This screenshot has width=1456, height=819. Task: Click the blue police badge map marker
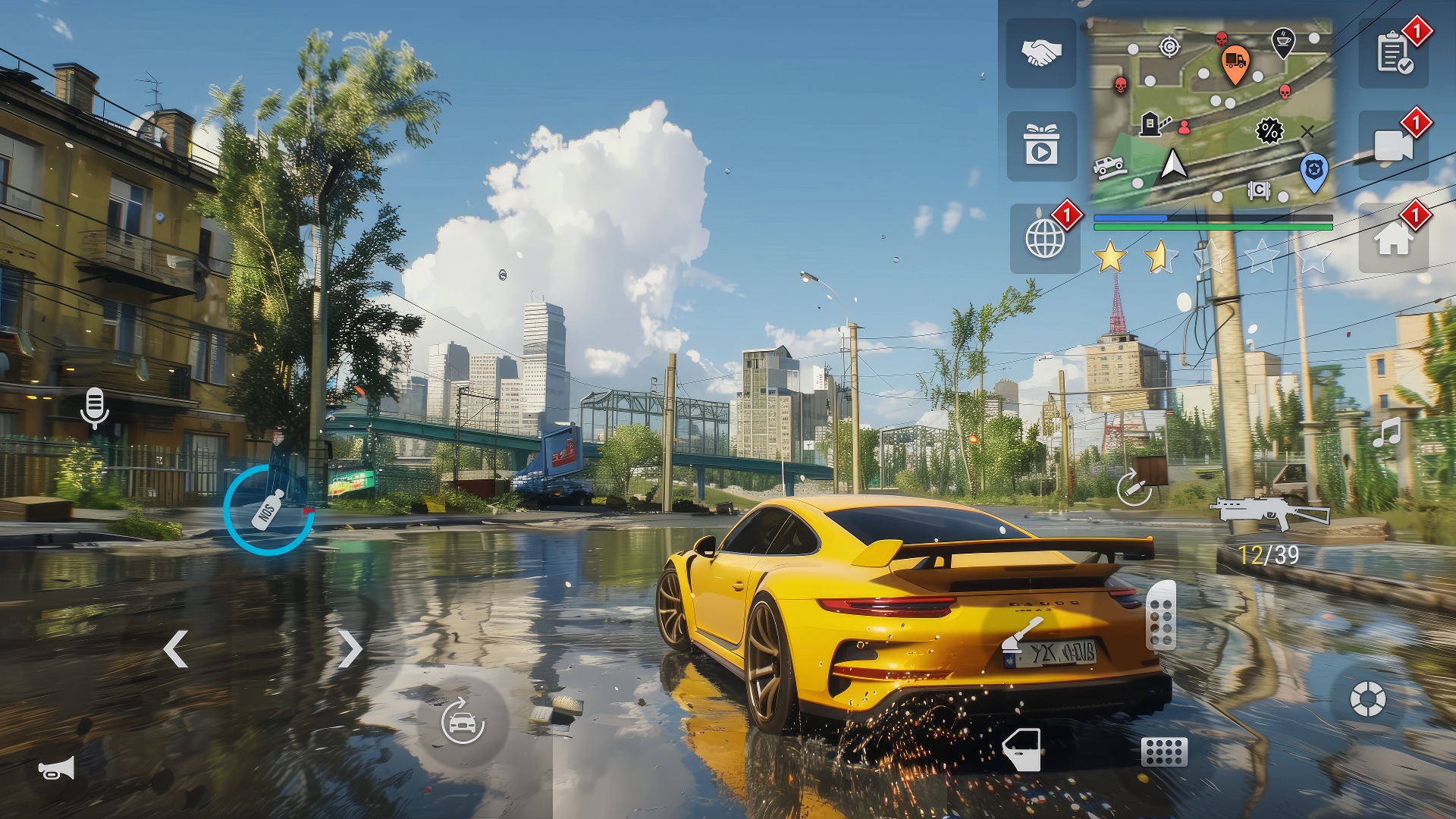[x=1313, y=171]
